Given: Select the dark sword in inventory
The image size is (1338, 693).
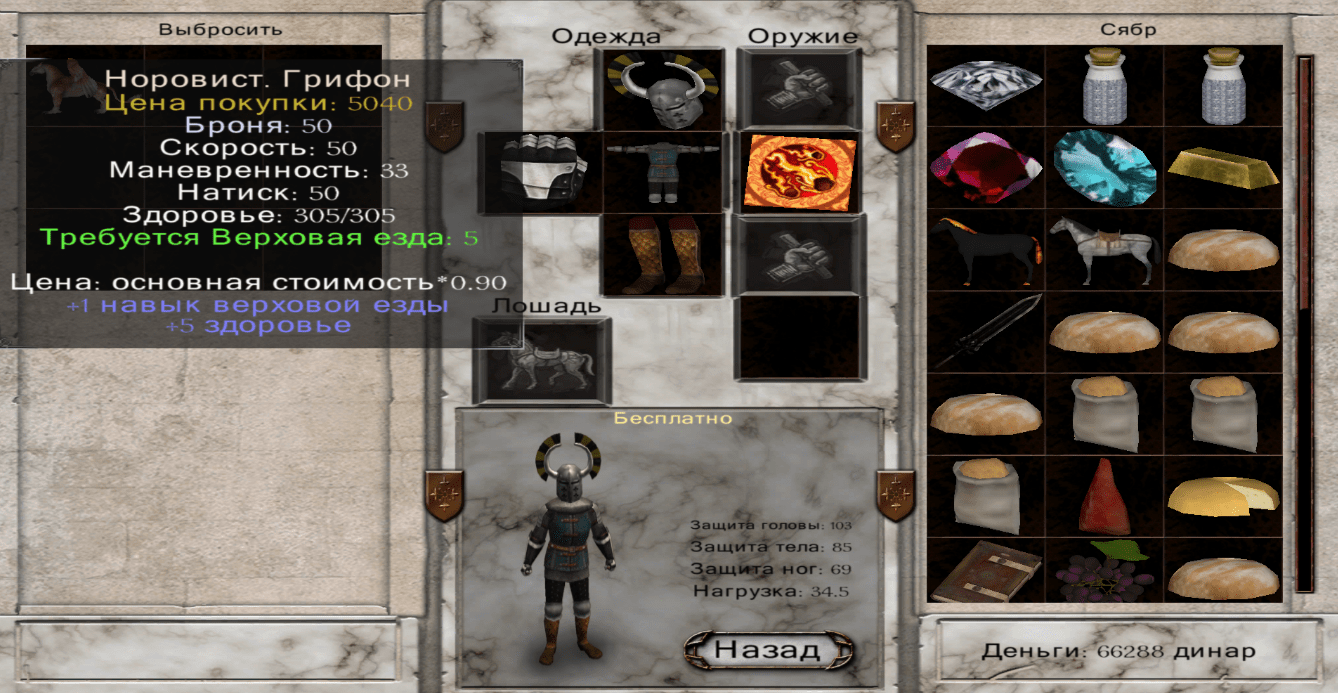Looking at the screenshot, I should click(986, 332).
